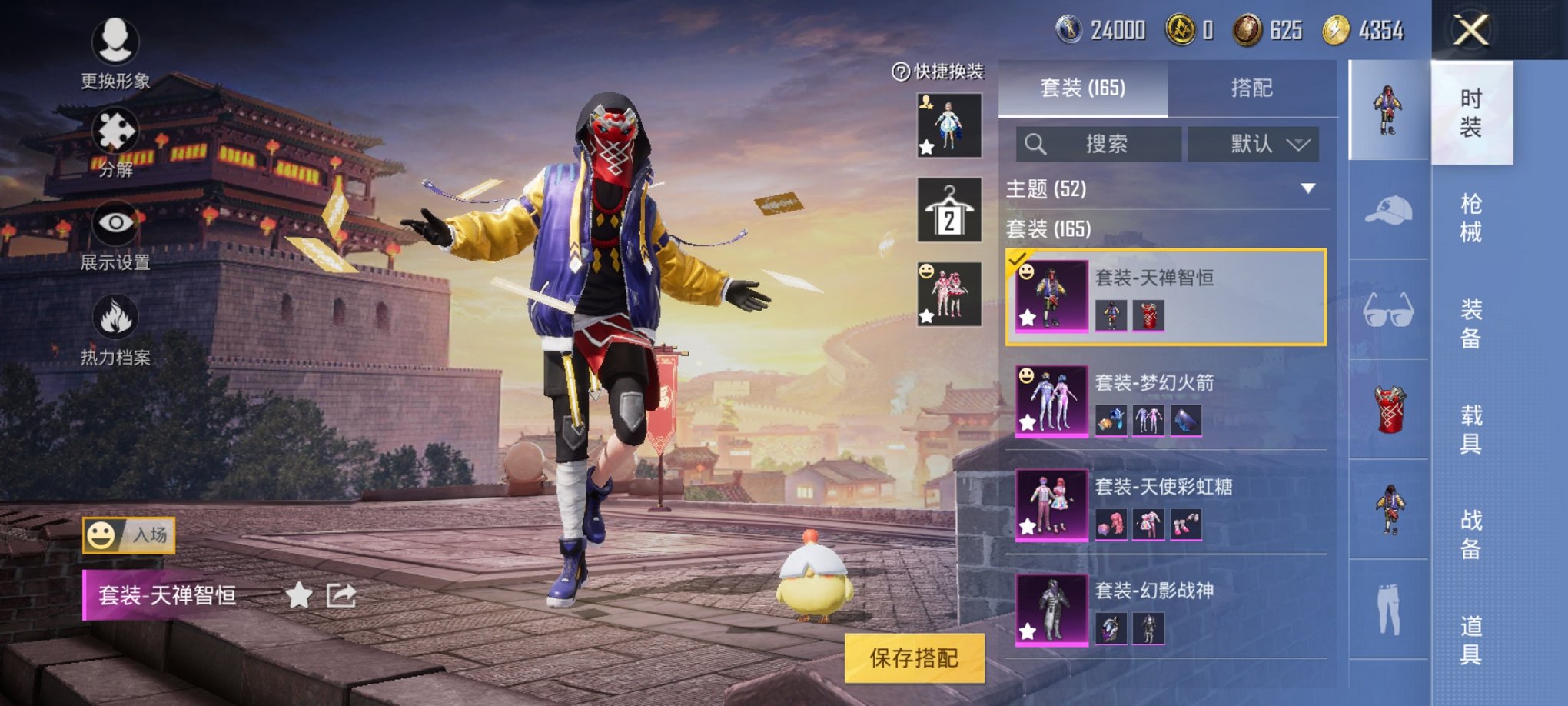Select the cap category icon

point(1390,209)
